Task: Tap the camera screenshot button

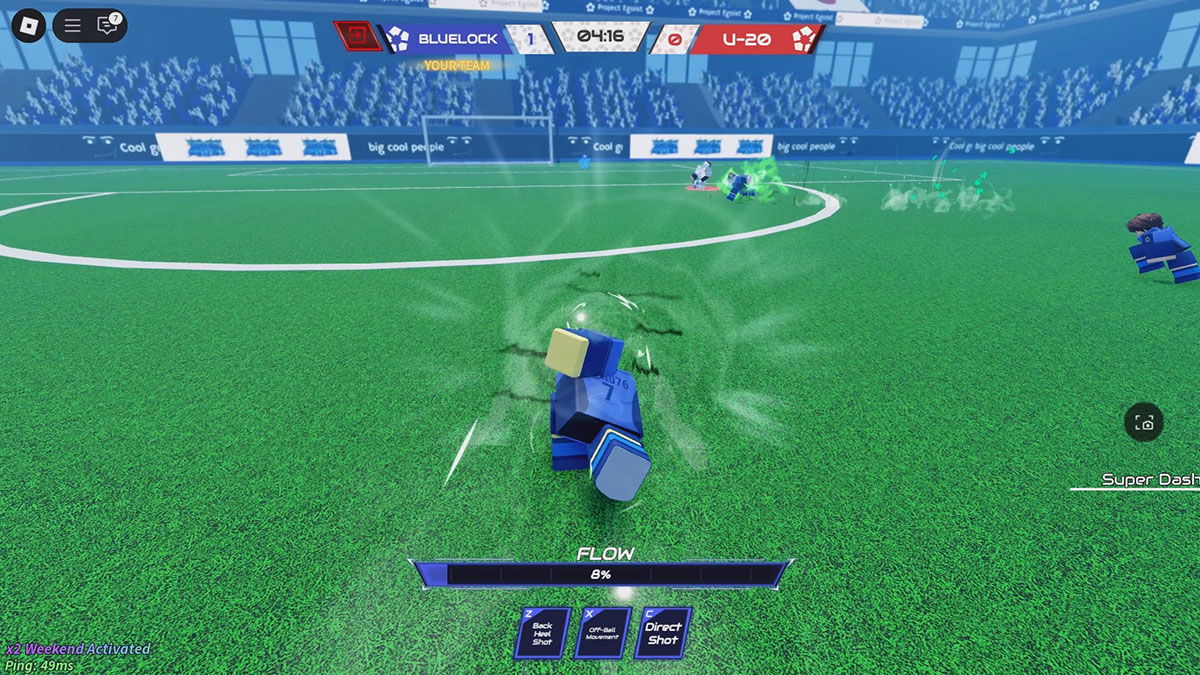Action: (1144, 423)
